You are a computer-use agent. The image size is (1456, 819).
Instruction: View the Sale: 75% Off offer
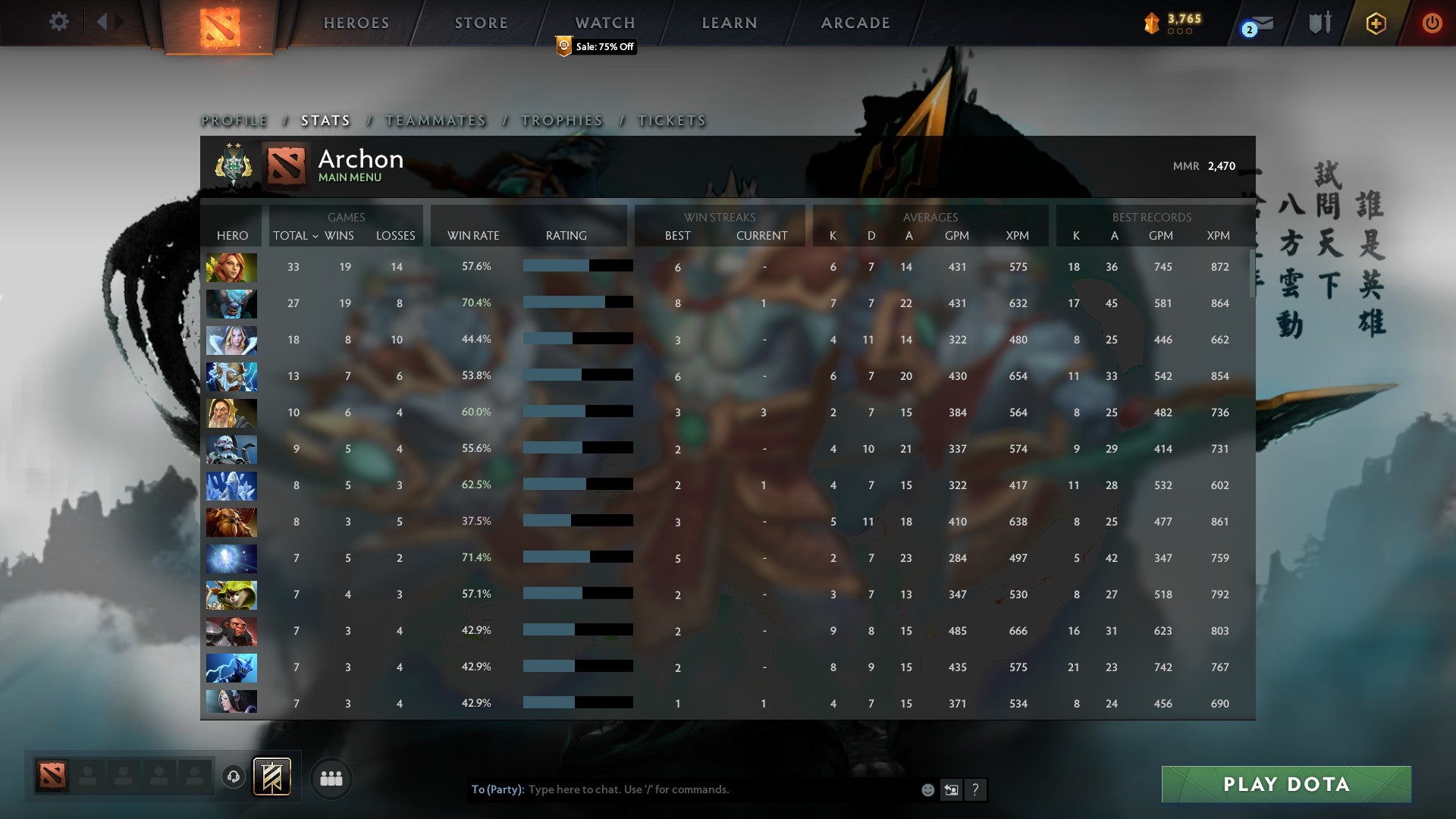(x=596, y=47)
